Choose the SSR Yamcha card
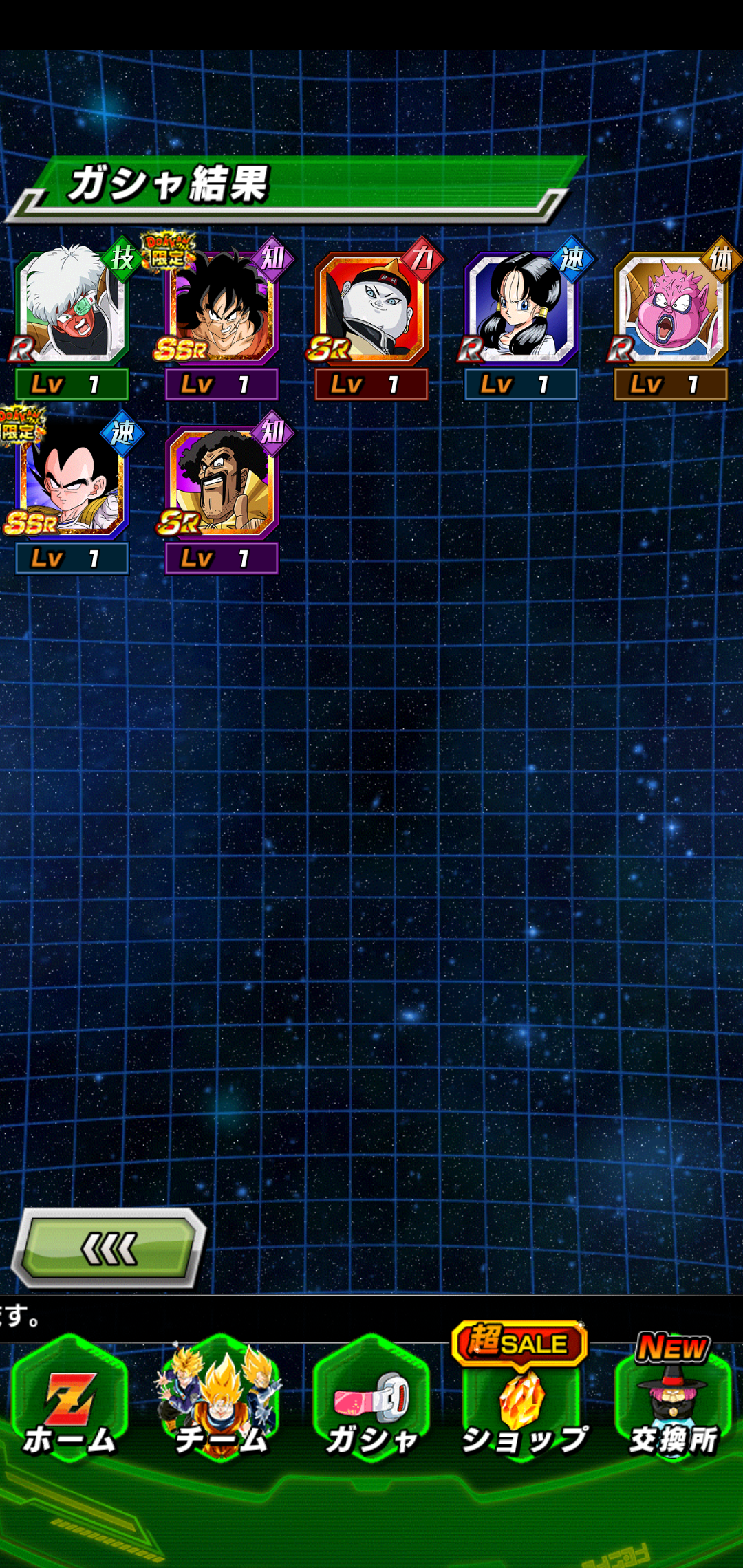 (x=221, y=308)
